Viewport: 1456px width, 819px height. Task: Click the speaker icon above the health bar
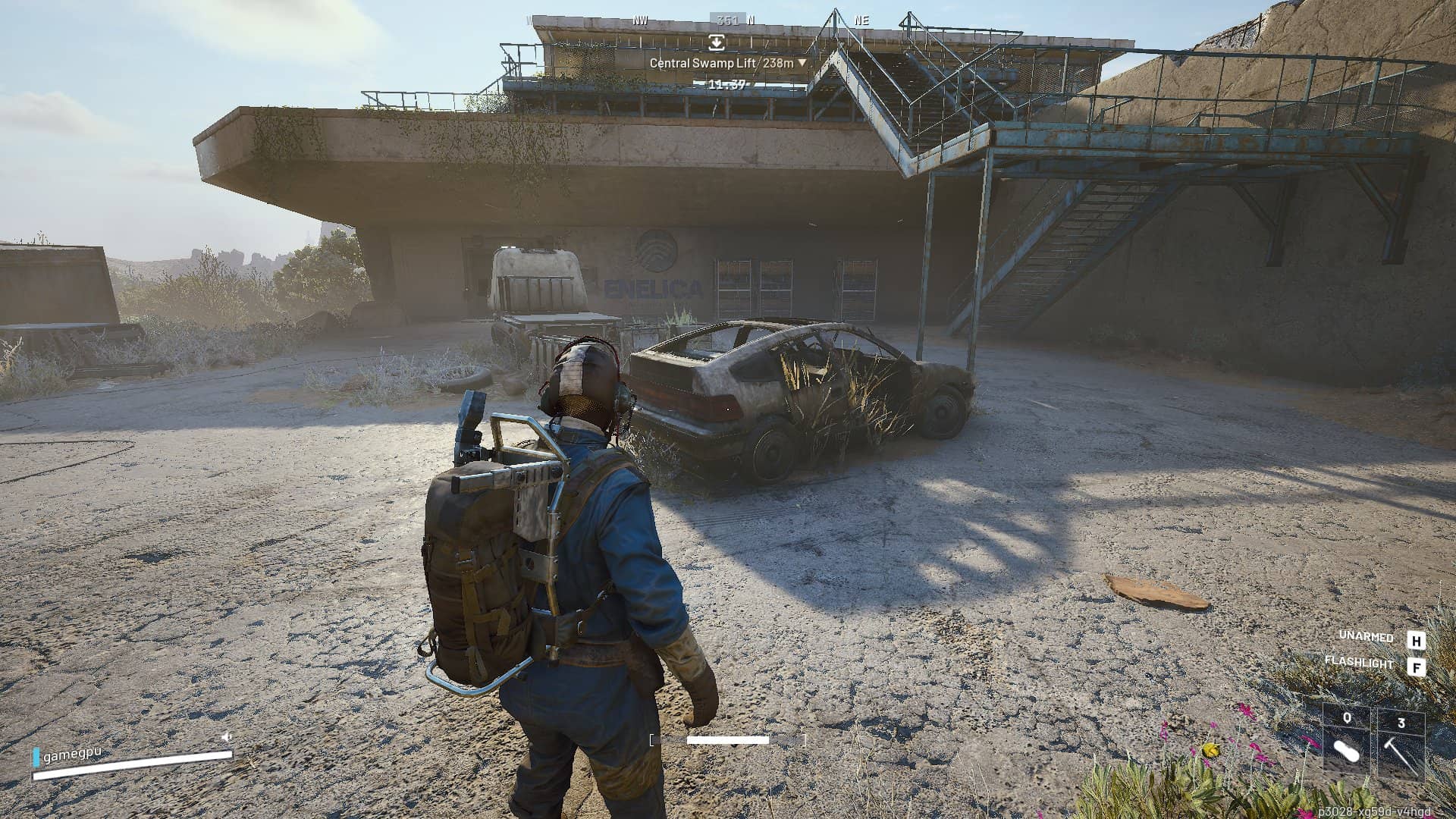coord(226,736)
